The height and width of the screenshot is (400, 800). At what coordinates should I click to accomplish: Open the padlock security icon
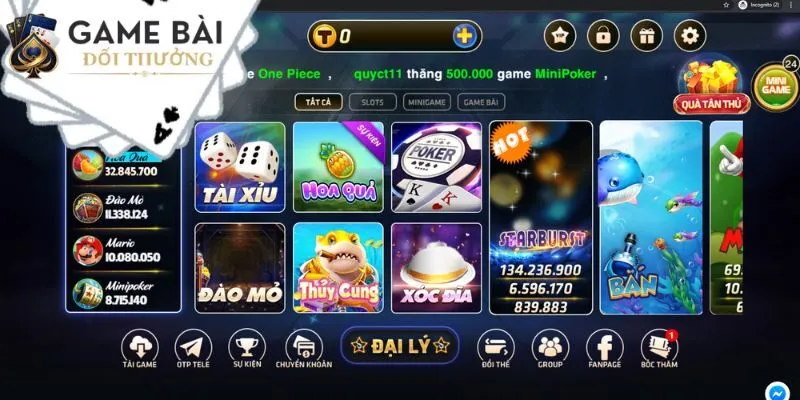pyautogui.click(x=603, y=37)
